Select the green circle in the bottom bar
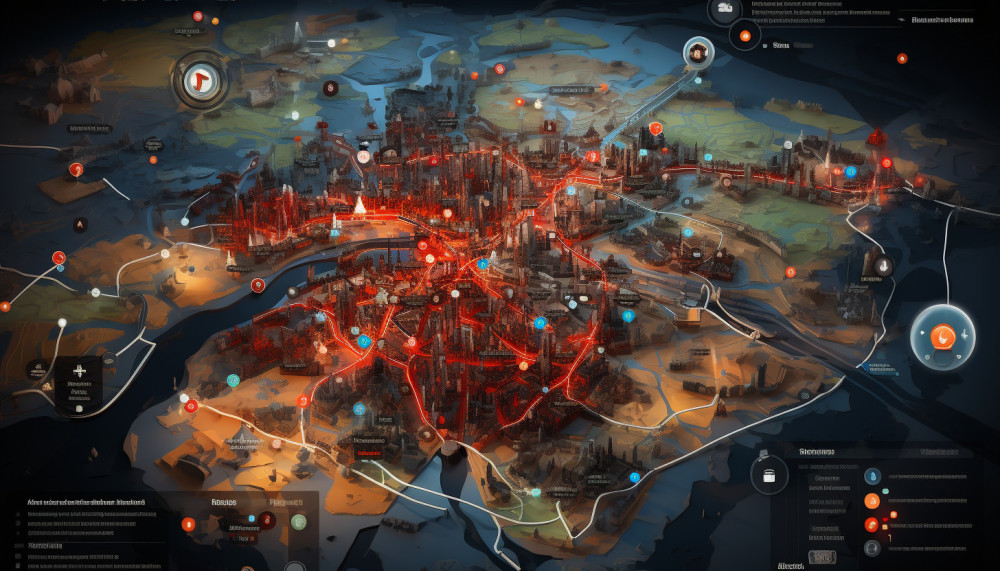Viewport: 1000px width, 571px height. 298,521
